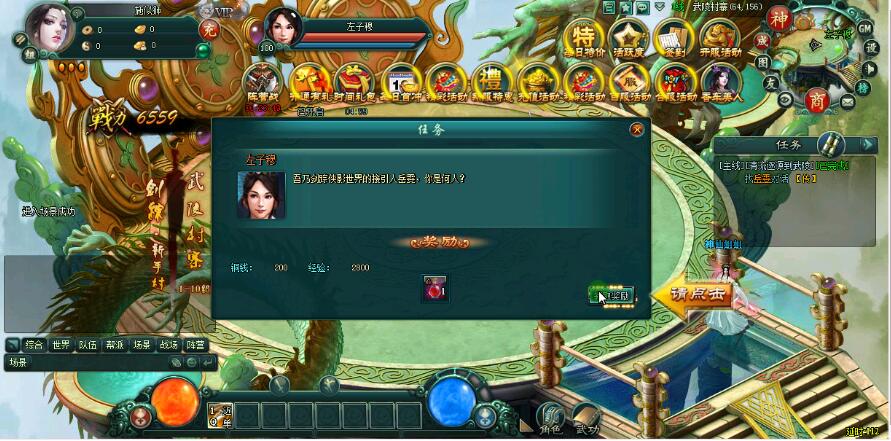891x441 pixels.
Task: Claim the quest reward with the green button
Action: pos(612,295)
